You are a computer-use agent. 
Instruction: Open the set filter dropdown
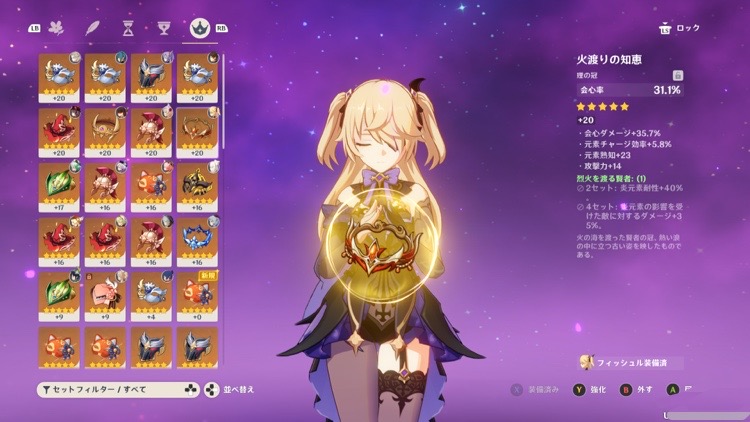(118, 389)
